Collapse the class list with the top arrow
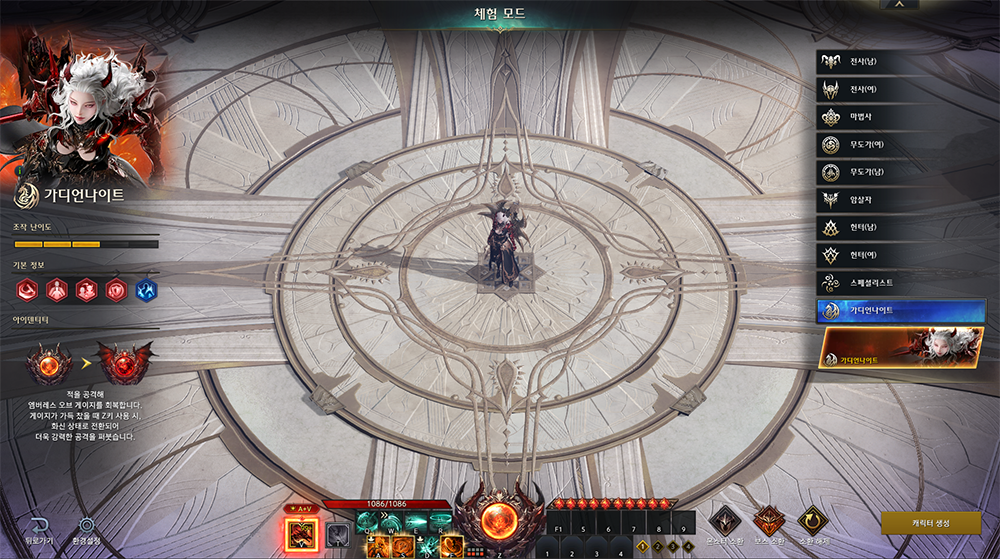Screen dimensions: 1000x559 click(900, 5)
